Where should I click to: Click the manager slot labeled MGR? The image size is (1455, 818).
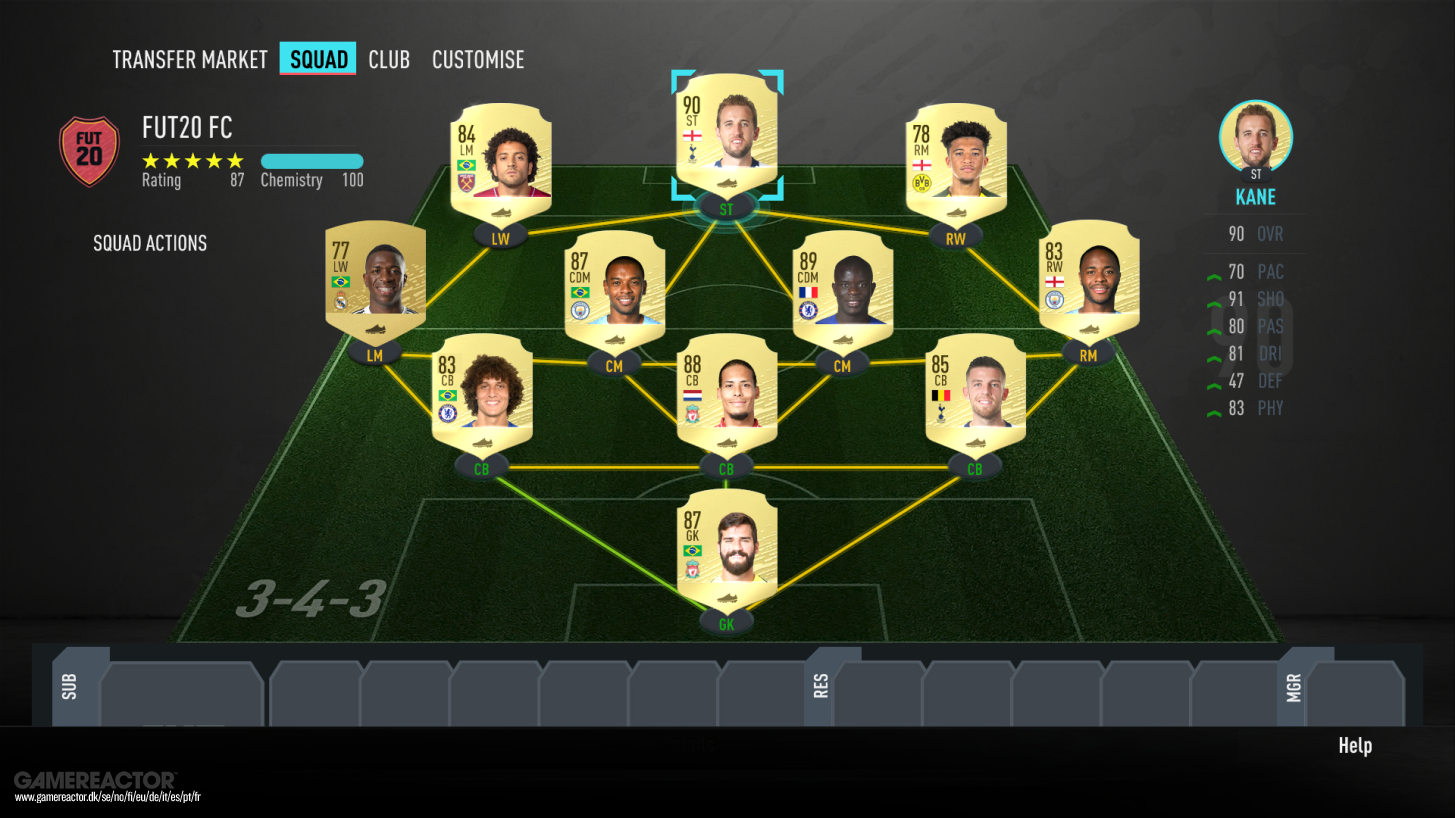(x=1355, y=692)
